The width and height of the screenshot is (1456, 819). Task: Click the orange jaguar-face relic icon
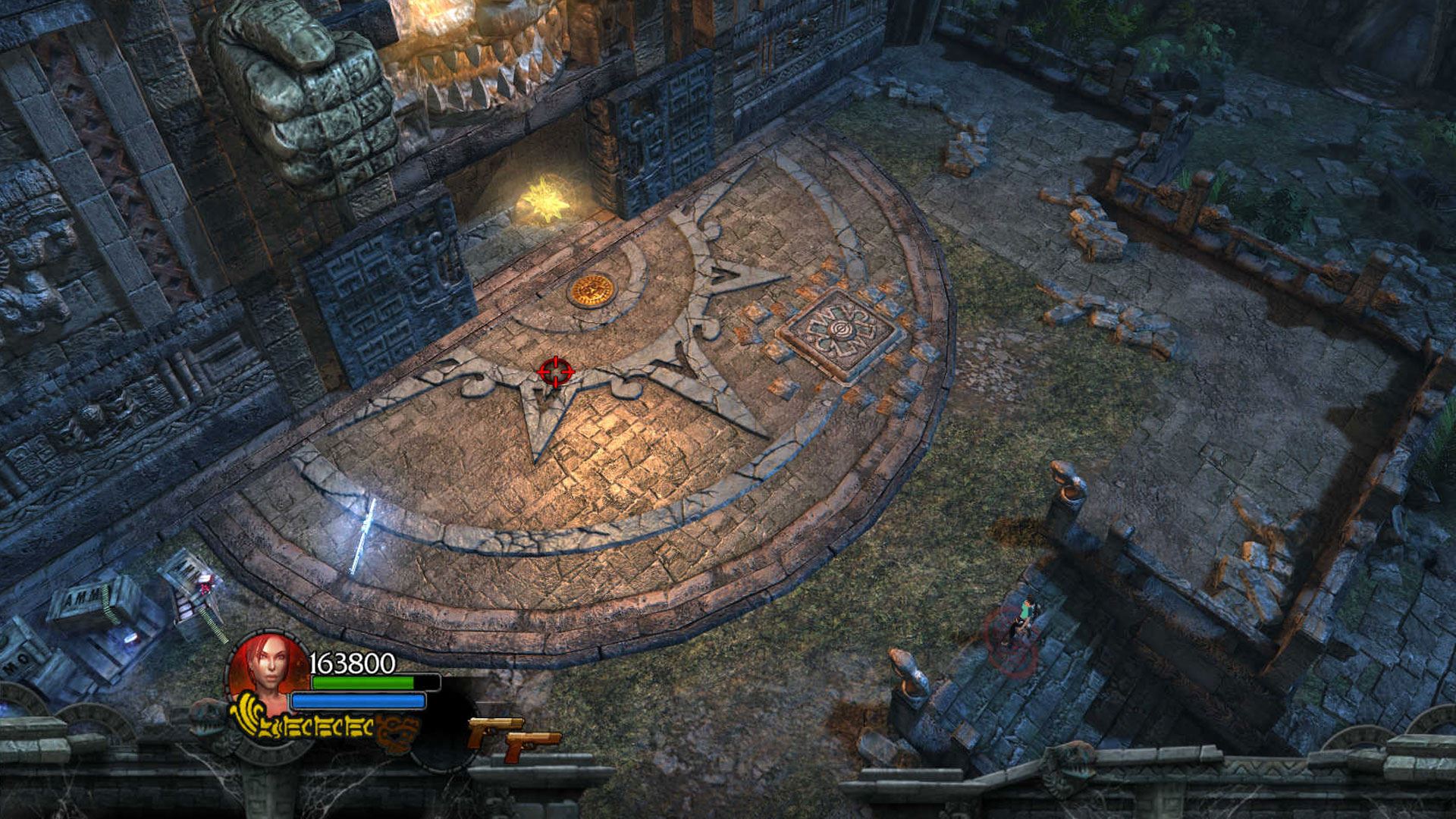pyautogui.click(x=398, y=730)
